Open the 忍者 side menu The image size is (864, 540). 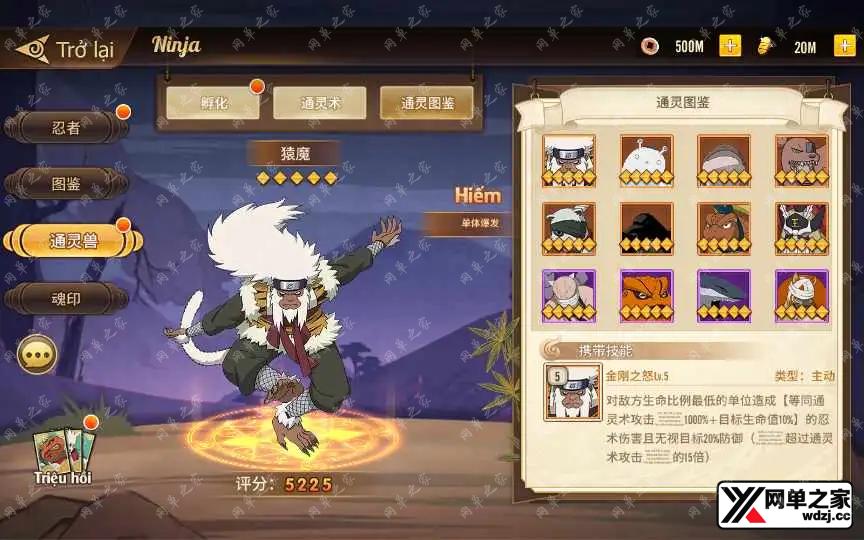(66, 127)
